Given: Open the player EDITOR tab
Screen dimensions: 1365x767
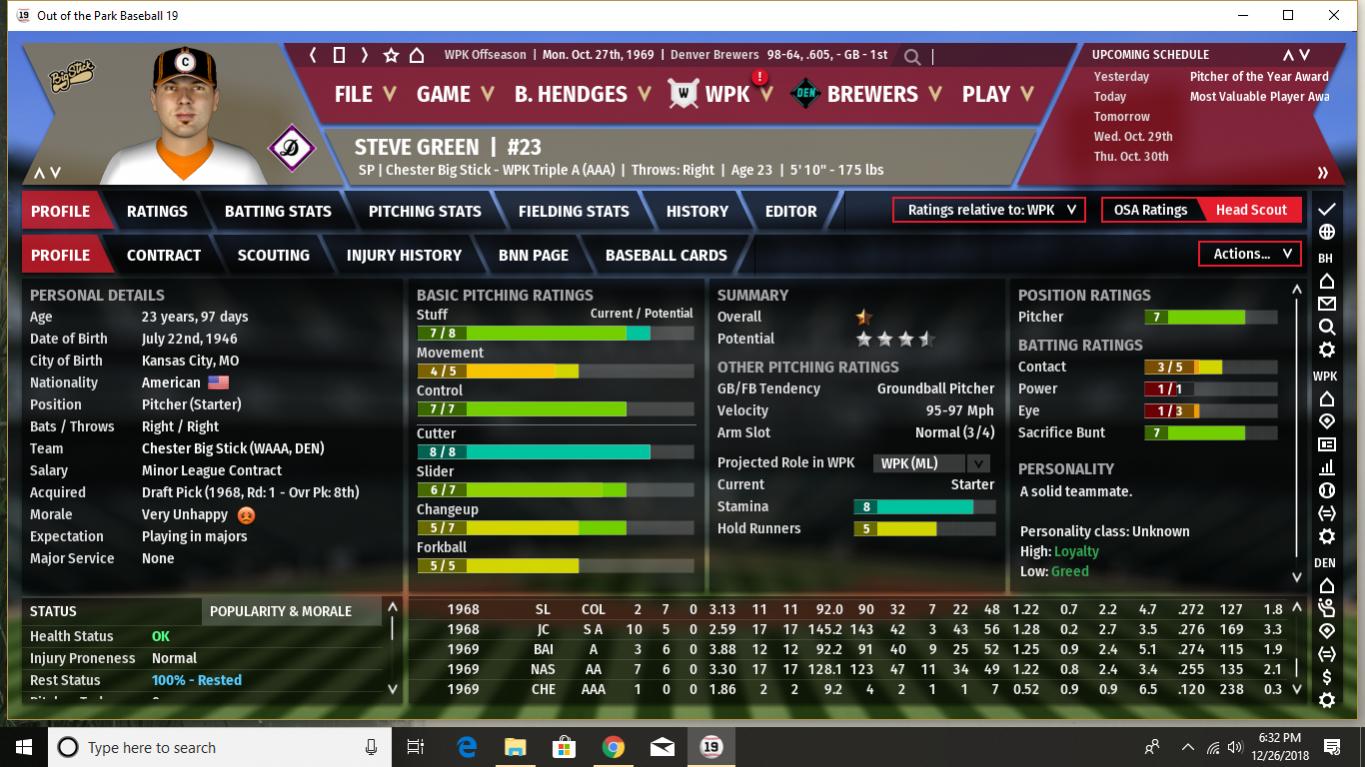Looking at the screenshot, I should (791, 211).
